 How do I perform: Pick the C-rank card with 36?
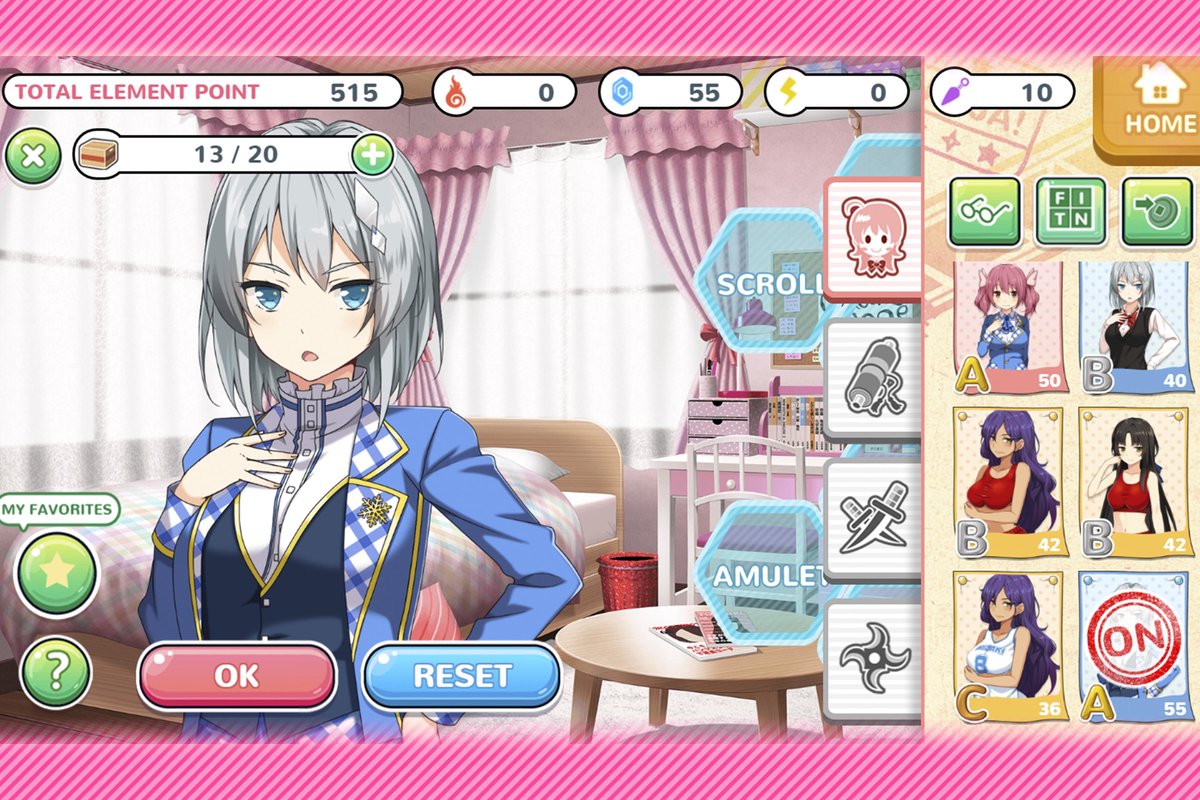[1010, 647]
